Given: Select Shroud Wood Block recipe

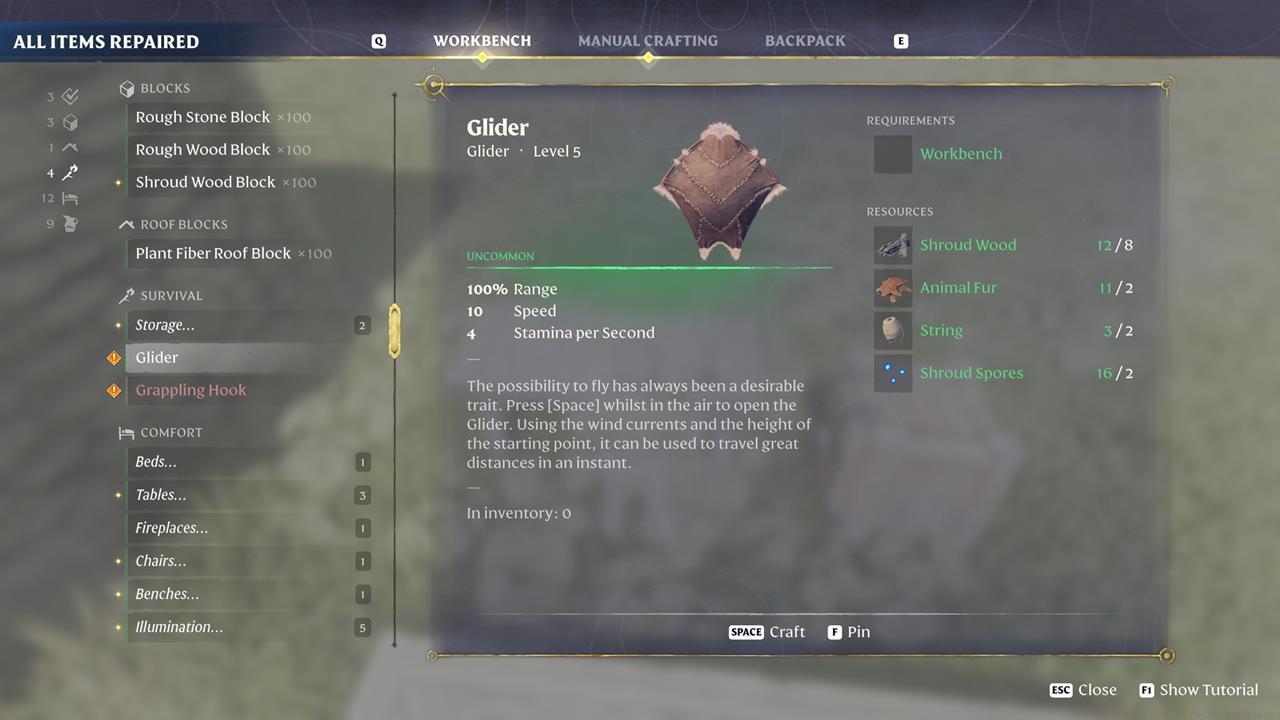Looking at the screenshot, I should [x=206, y=182].
